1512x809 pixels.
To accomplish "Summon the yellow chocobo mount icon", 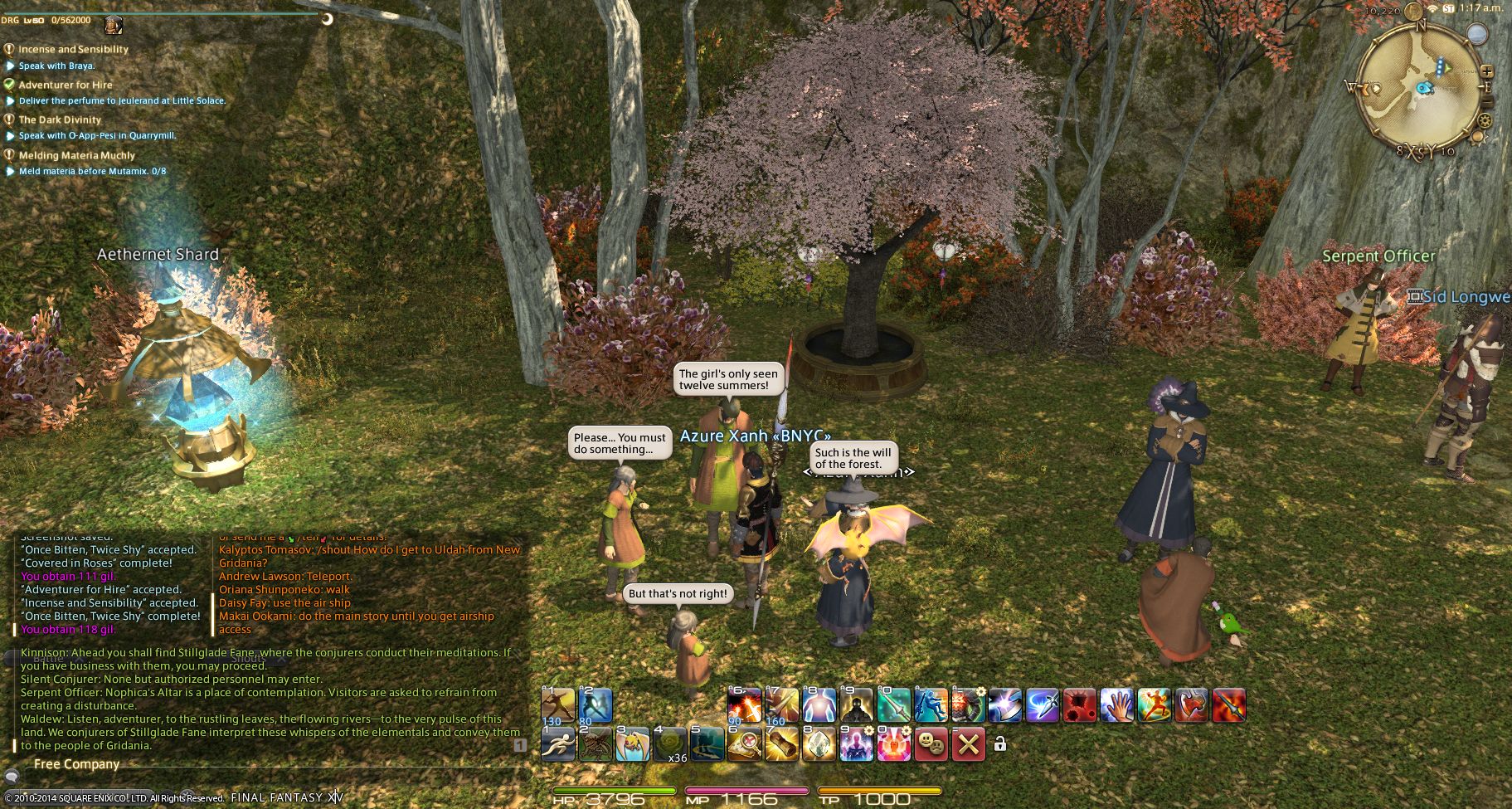I will (x=632, y=745).
